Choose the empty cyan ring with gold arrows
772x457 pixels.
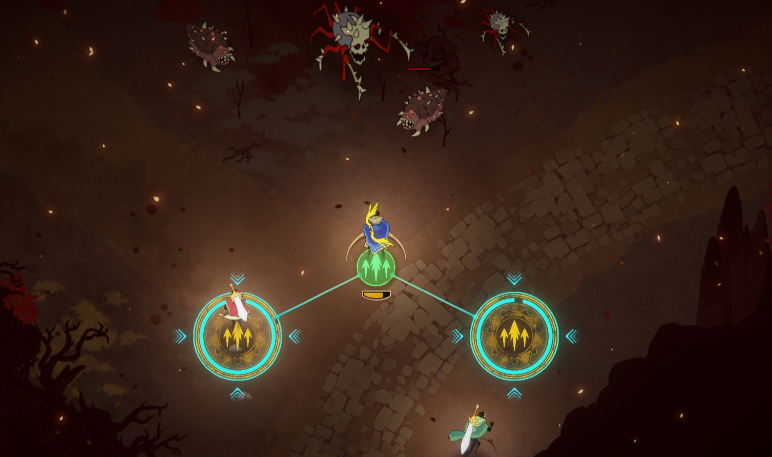(x=514, y=336)
